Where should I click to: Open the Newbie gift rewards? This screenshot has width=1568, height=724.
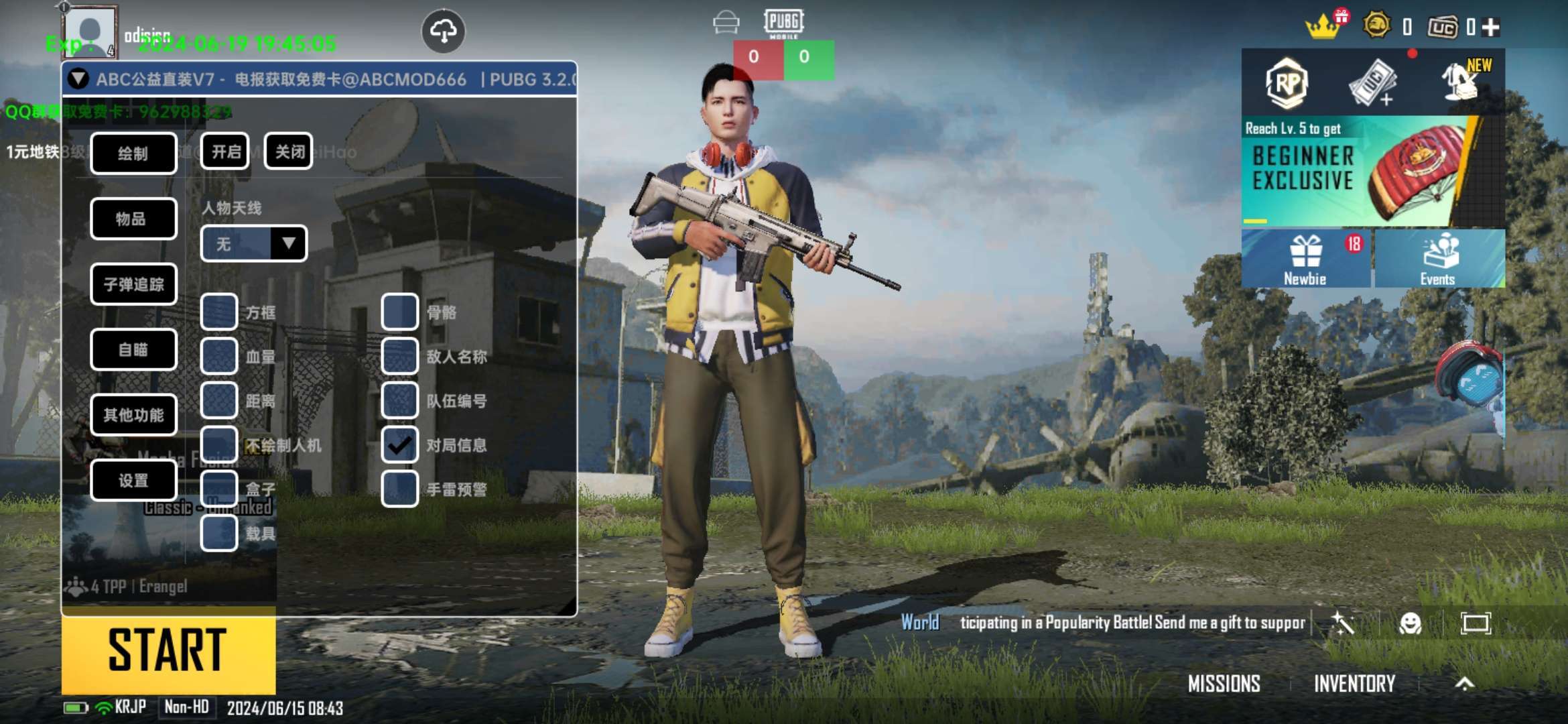(1305, 259)
